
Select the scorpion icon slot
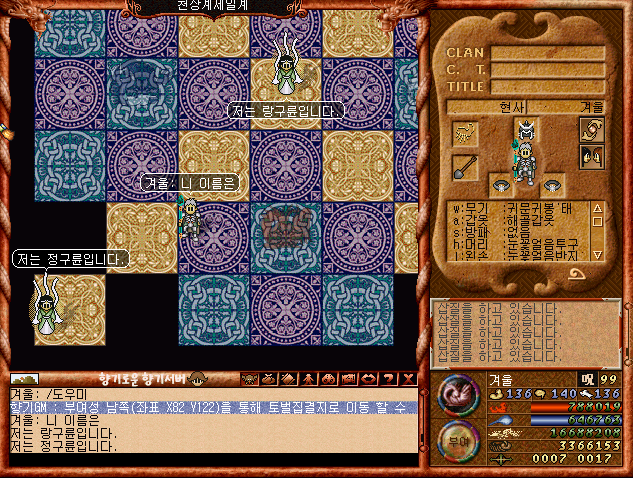point(464,132)
